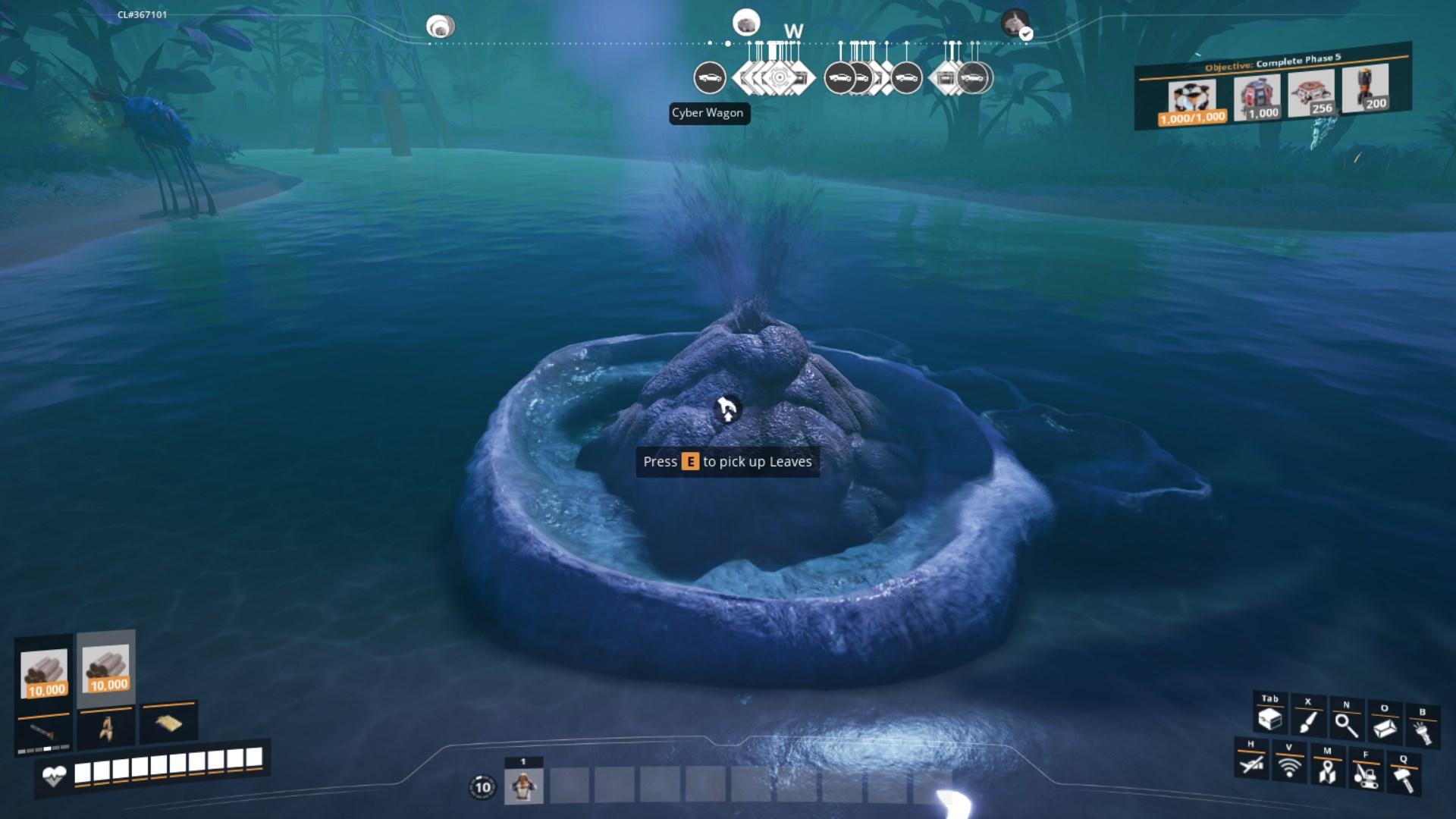
Task: Select the yellow folded item equipment slot
Action: pyautogui.click(x=168, y=723)
